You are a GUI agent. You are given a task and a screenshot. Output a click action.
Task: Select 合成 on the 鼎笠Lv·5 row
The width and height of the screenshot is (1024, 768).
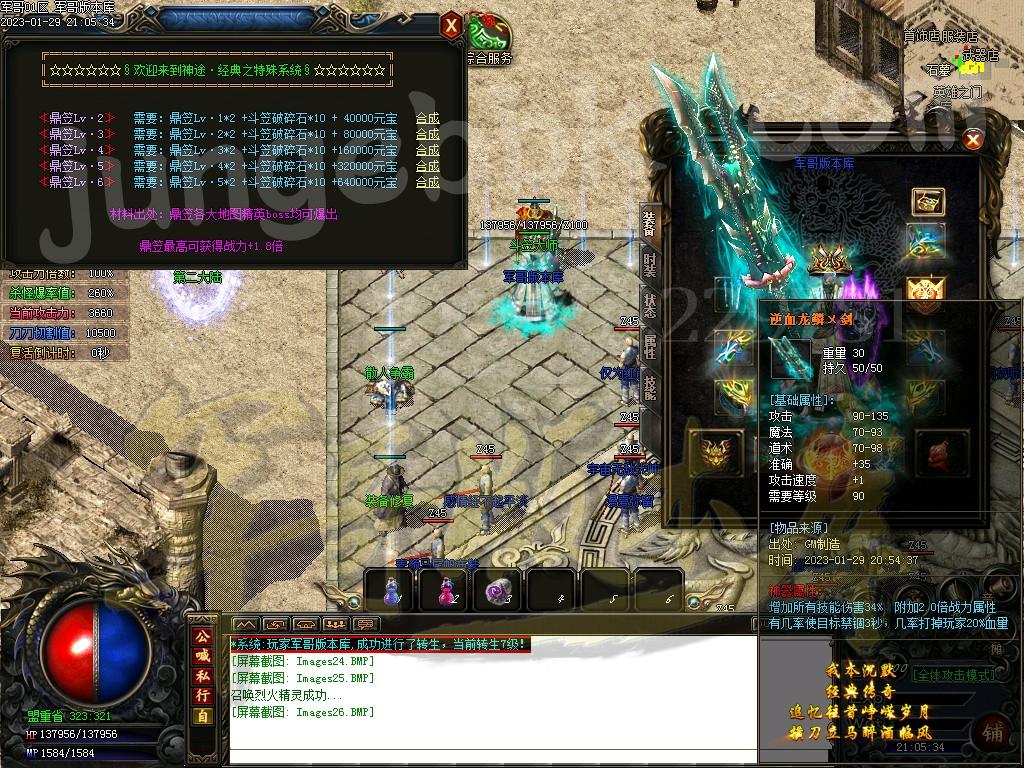pos(427,166)
